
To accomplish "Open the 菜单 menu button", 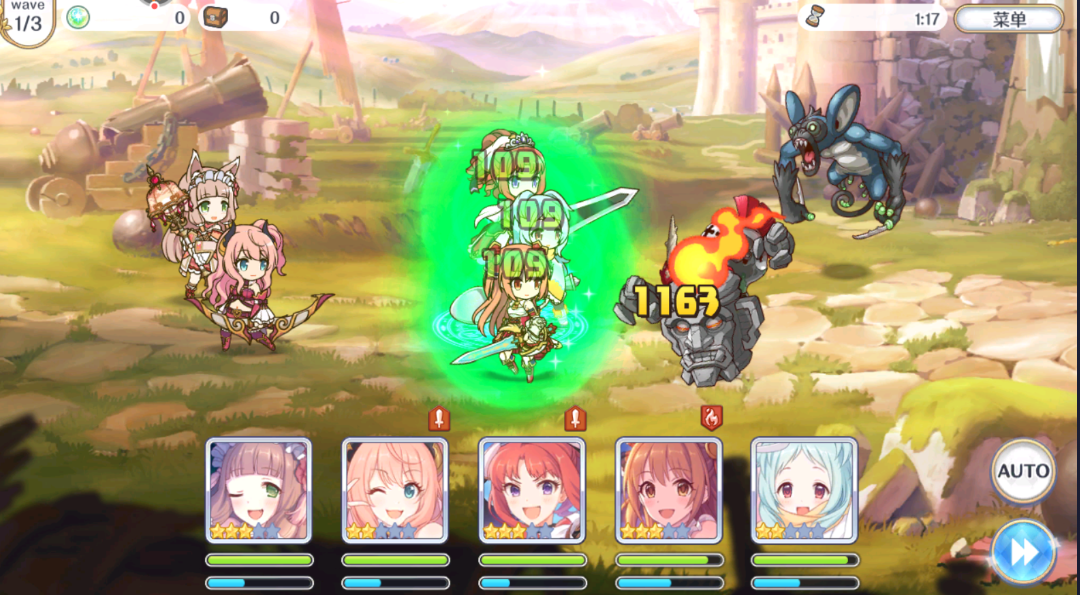I will tap(1008, 19).
